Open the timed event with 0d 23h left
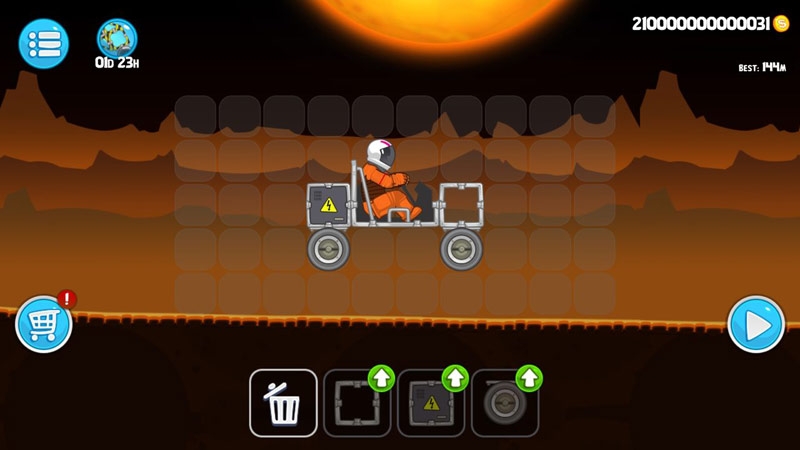The image size is (800, 450). 117,39
